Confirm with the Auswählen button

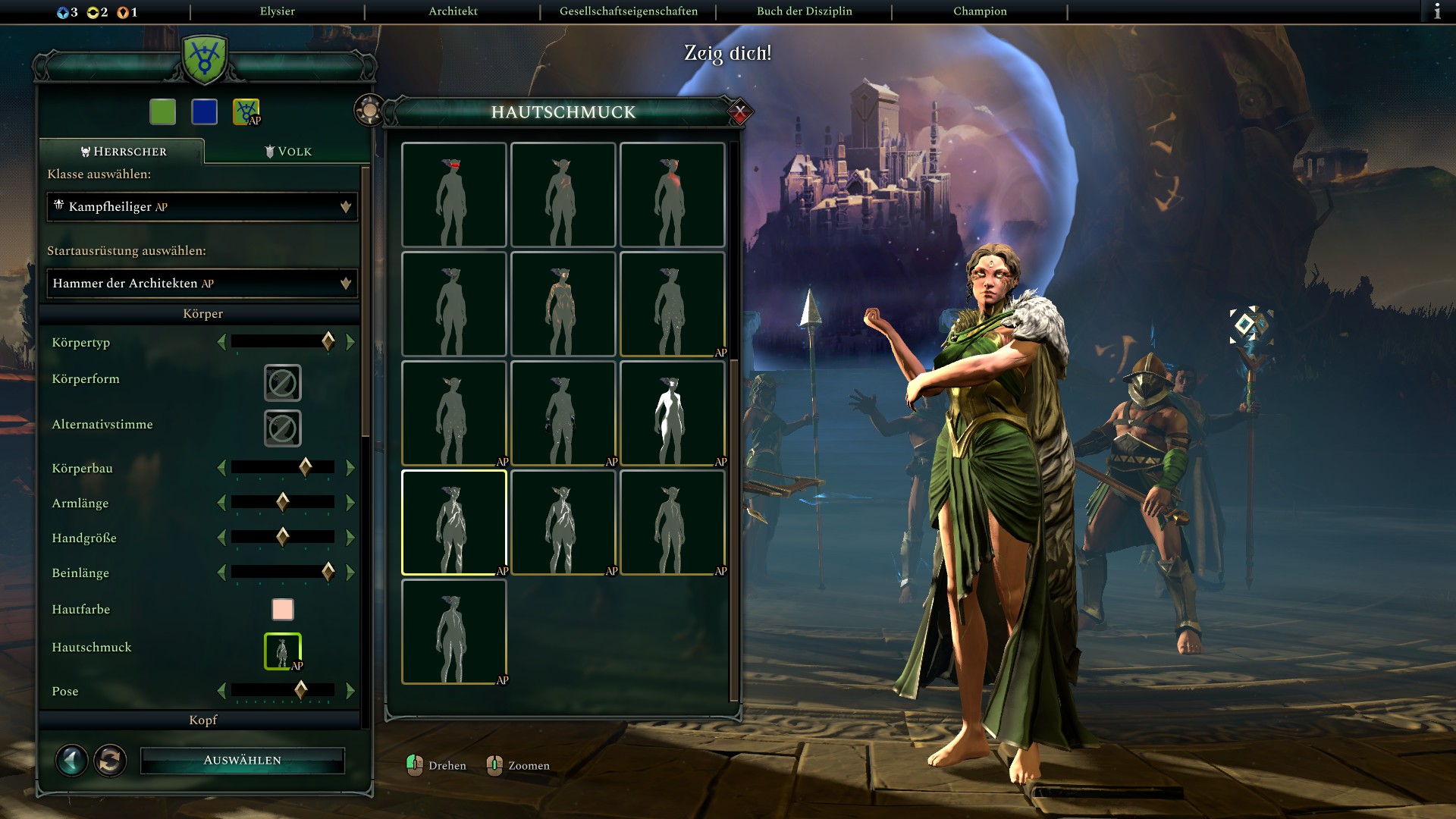tap(243, 760)
